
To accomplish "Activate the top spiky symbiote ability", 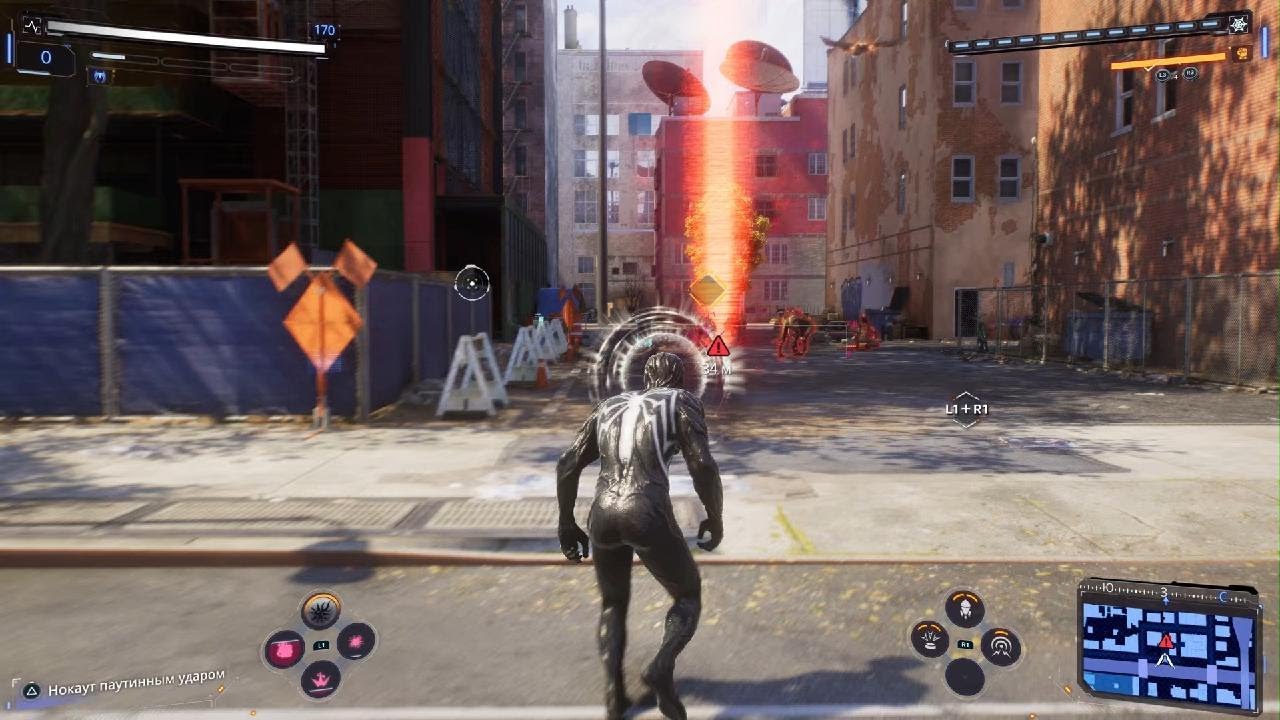I will coord(321,610).
